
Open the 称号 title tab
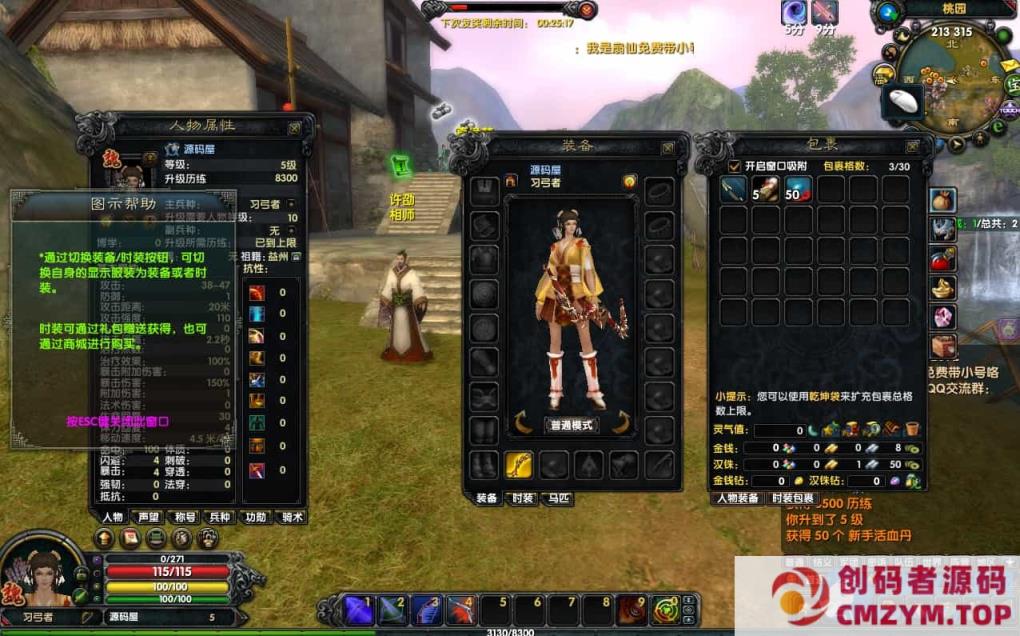click(x=184, y=517)
